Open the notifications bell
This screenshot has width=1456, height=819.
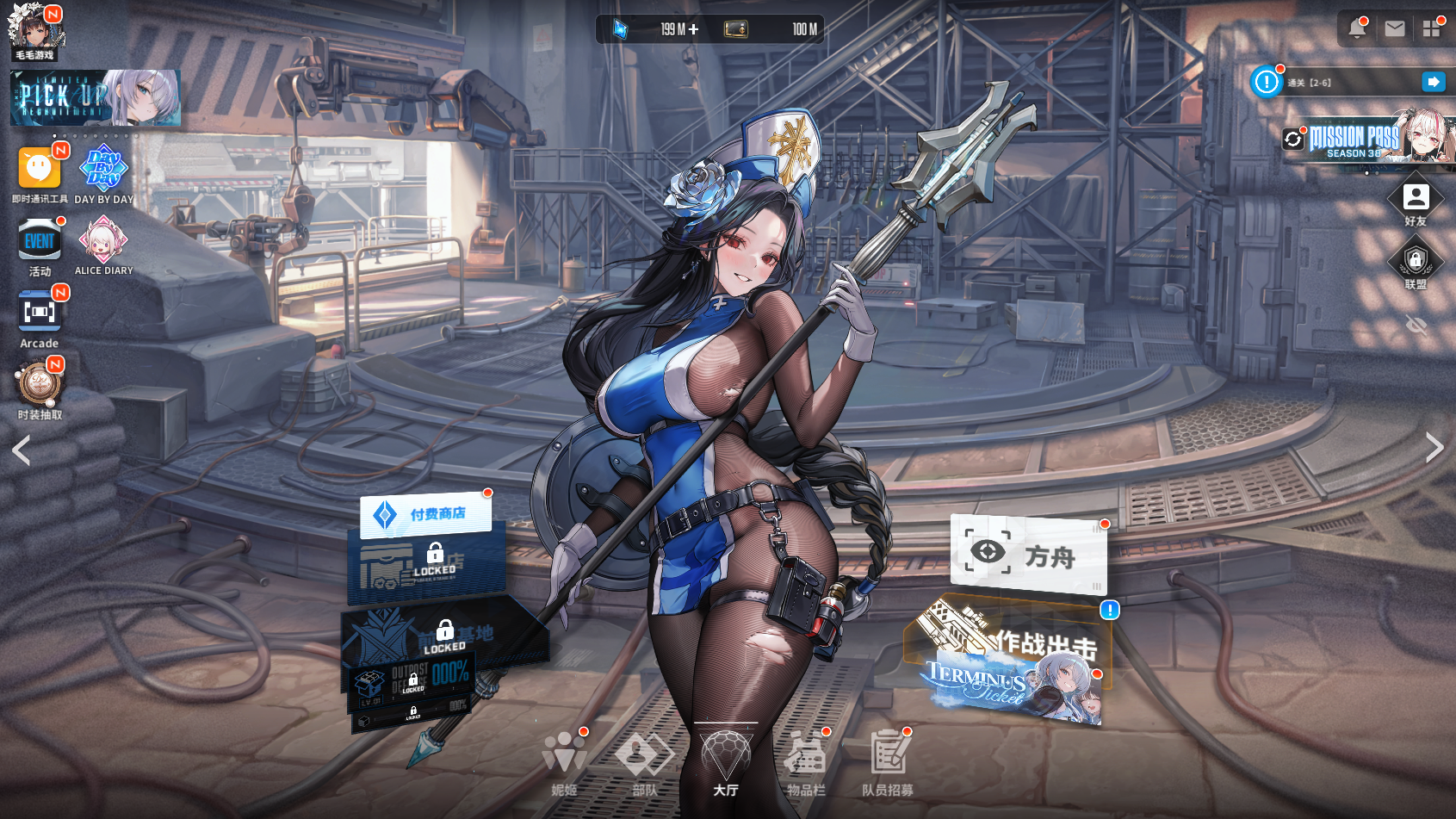tap(1357, 28)
